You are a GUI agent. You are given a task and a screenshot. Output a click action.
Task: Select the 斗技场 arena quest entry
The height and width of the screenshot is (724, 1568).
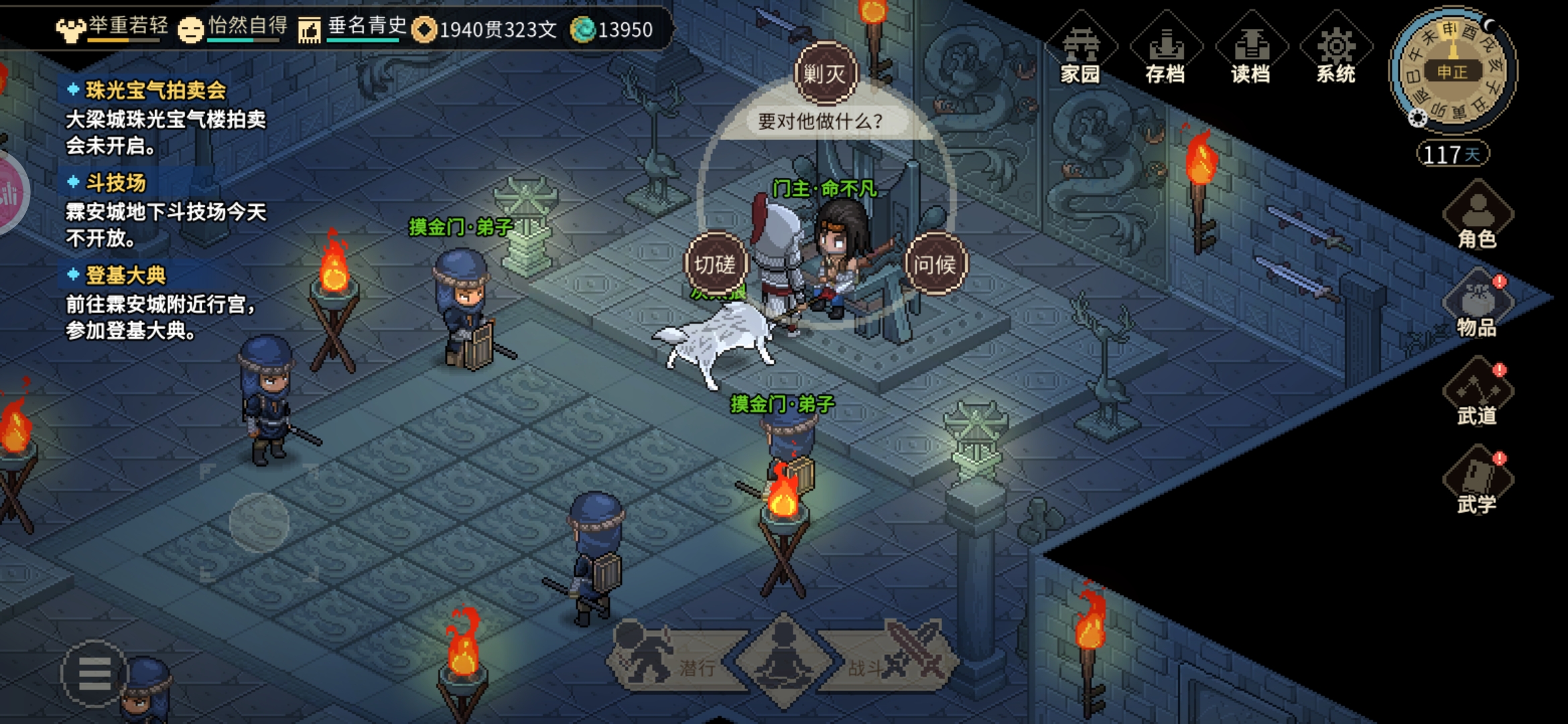click(x=115, y=182)
